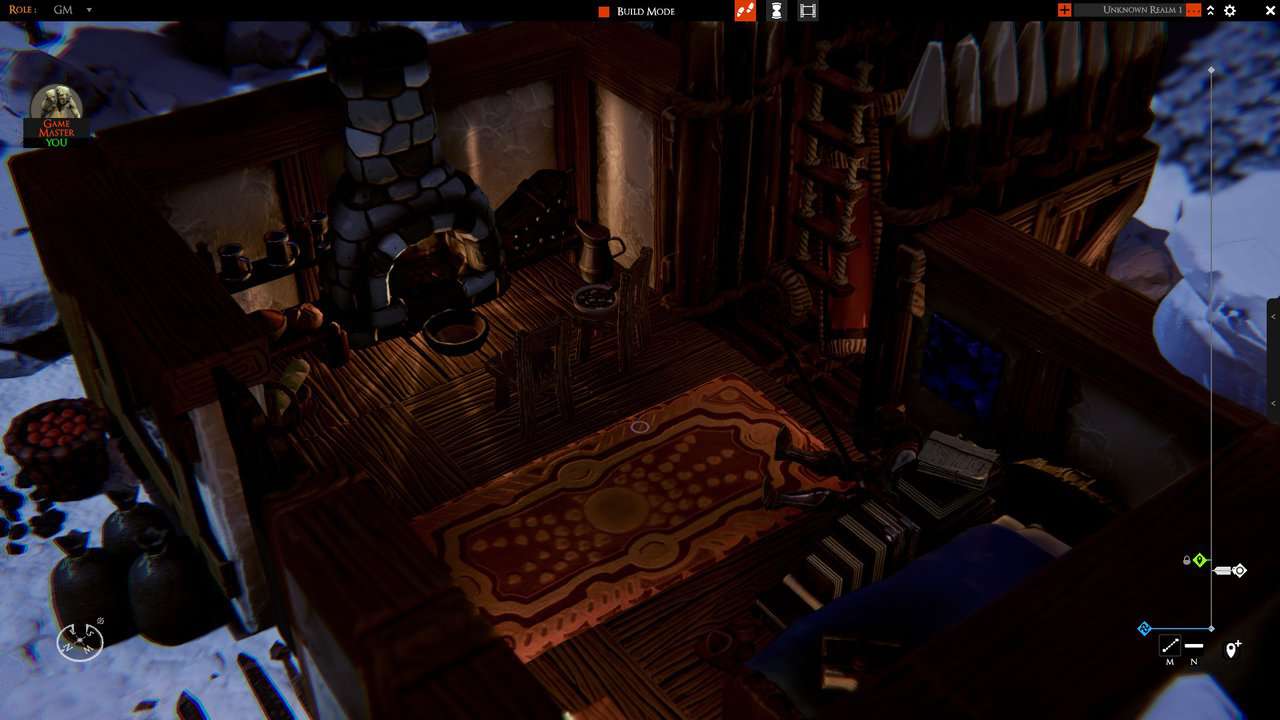Open the initiative hourglass tool

click(x=776, y=10)
